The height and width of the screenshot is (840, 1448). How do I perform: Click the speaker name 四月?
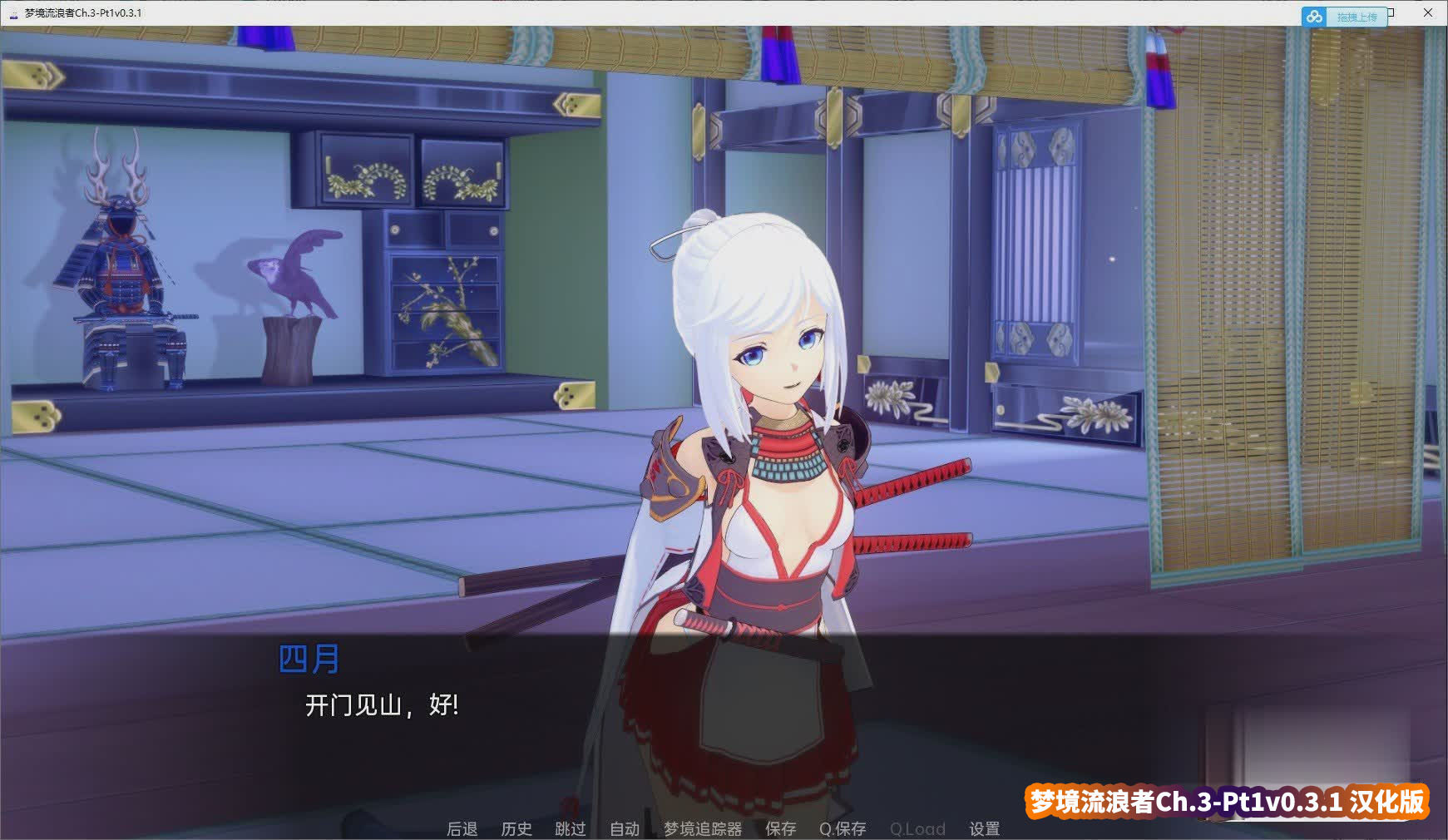click(310, 657)
